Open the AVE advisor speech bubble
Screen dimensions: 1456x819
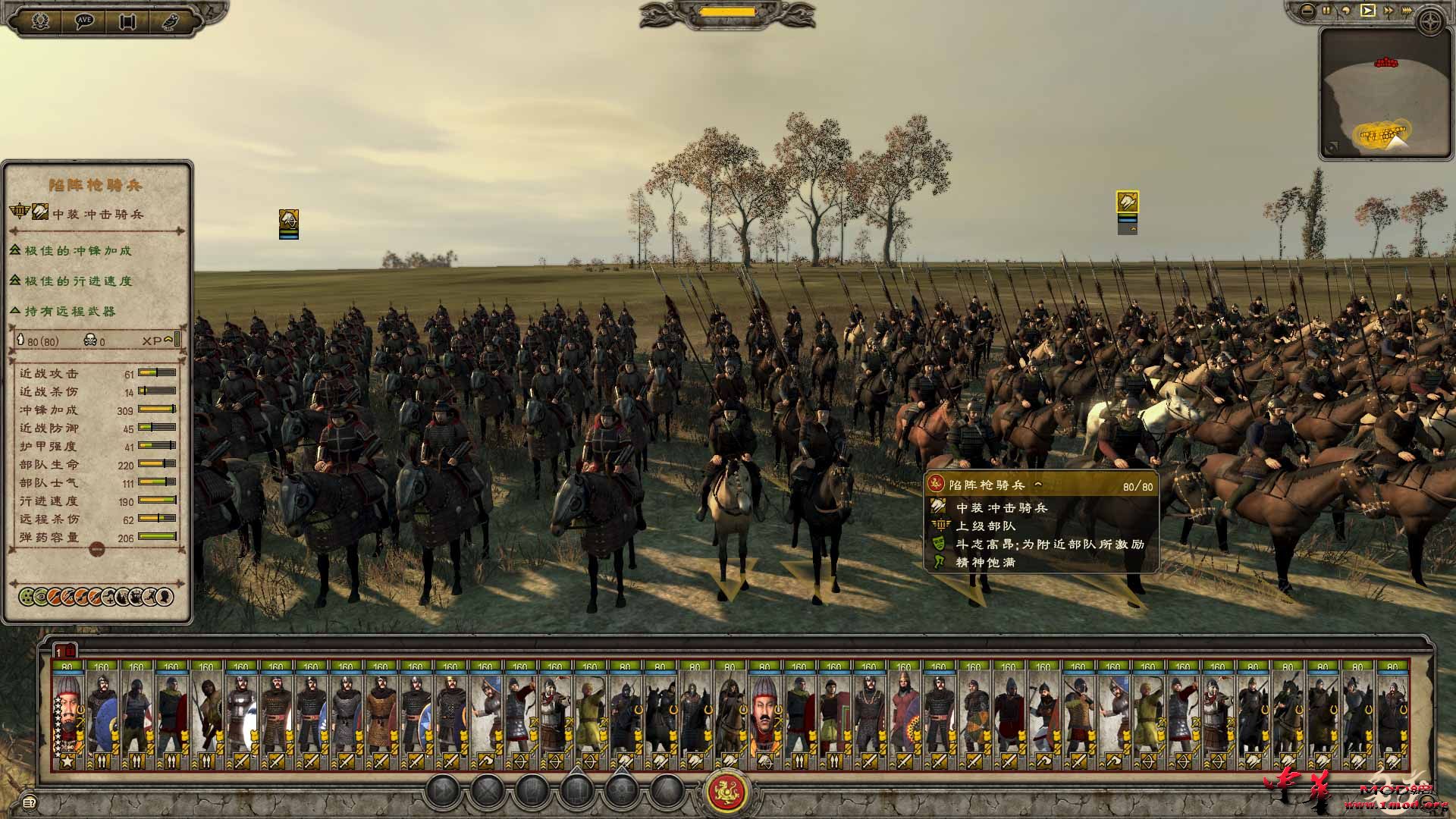pos(85,19)
